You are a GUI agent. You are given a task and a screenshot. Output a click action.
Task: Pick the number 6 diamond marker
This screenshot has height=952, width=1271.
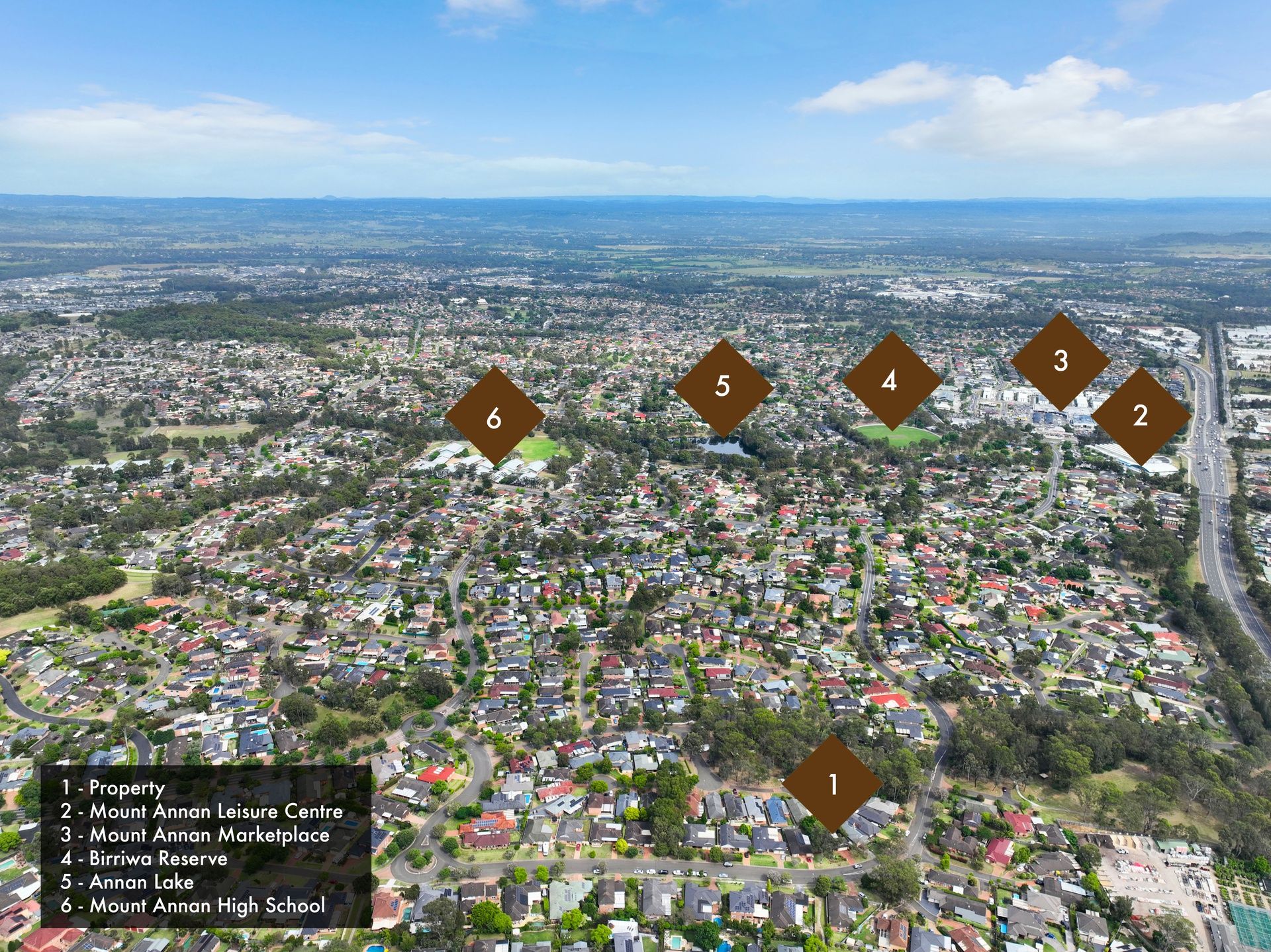pyautogui.click(x=494, y=417)
